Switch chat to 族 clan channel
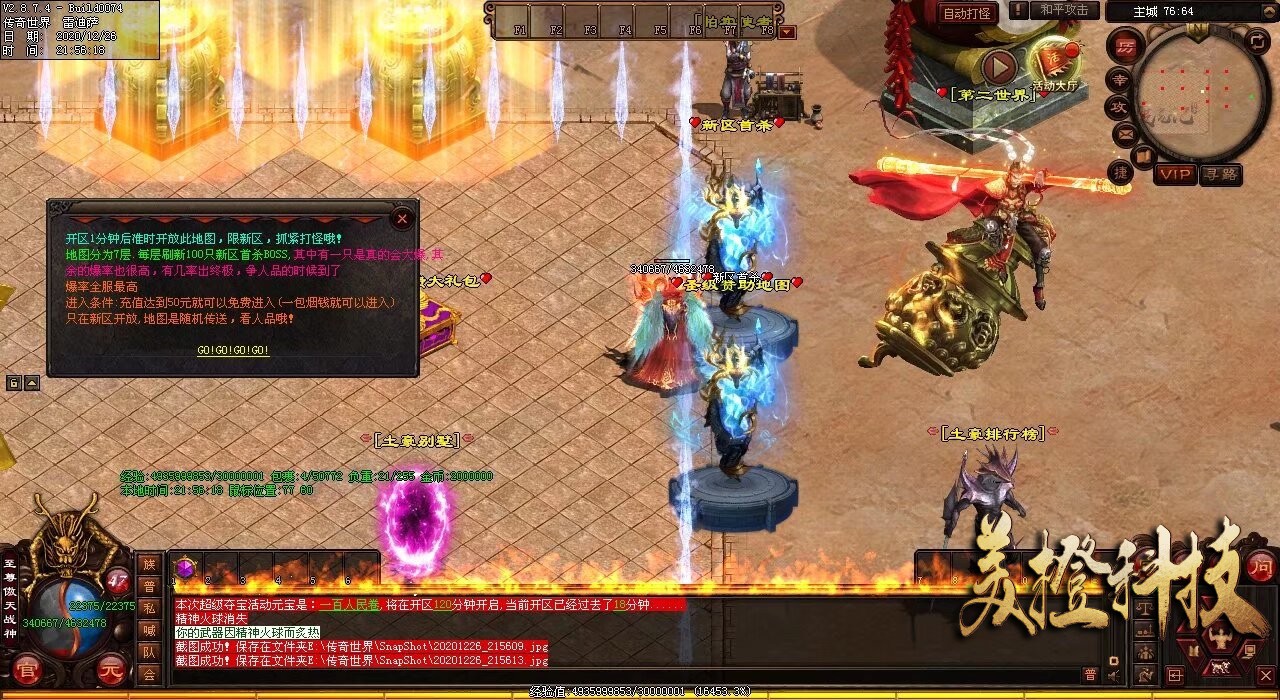The image size is (1280, 700). 149,565
